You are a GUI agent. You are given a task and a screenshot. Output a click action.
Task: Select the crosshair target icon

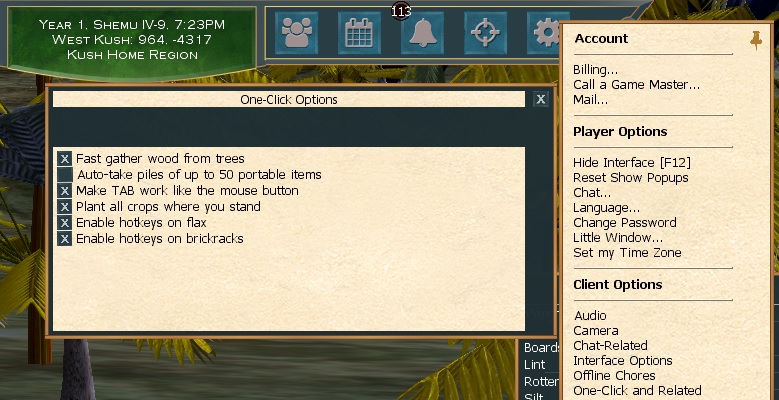coord(485,34)
